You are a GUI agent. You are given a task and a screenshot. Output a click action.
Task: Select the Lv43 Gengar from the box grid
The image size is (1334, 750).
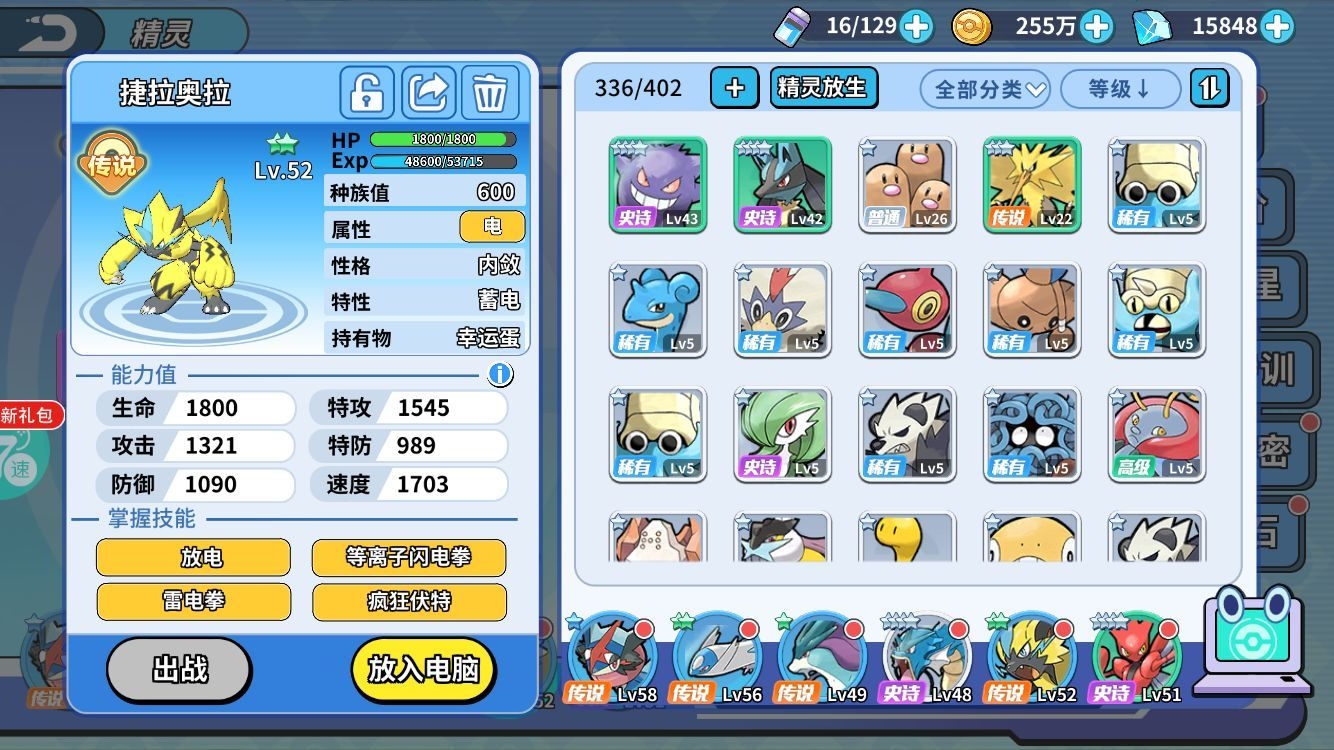pos(657,185)
